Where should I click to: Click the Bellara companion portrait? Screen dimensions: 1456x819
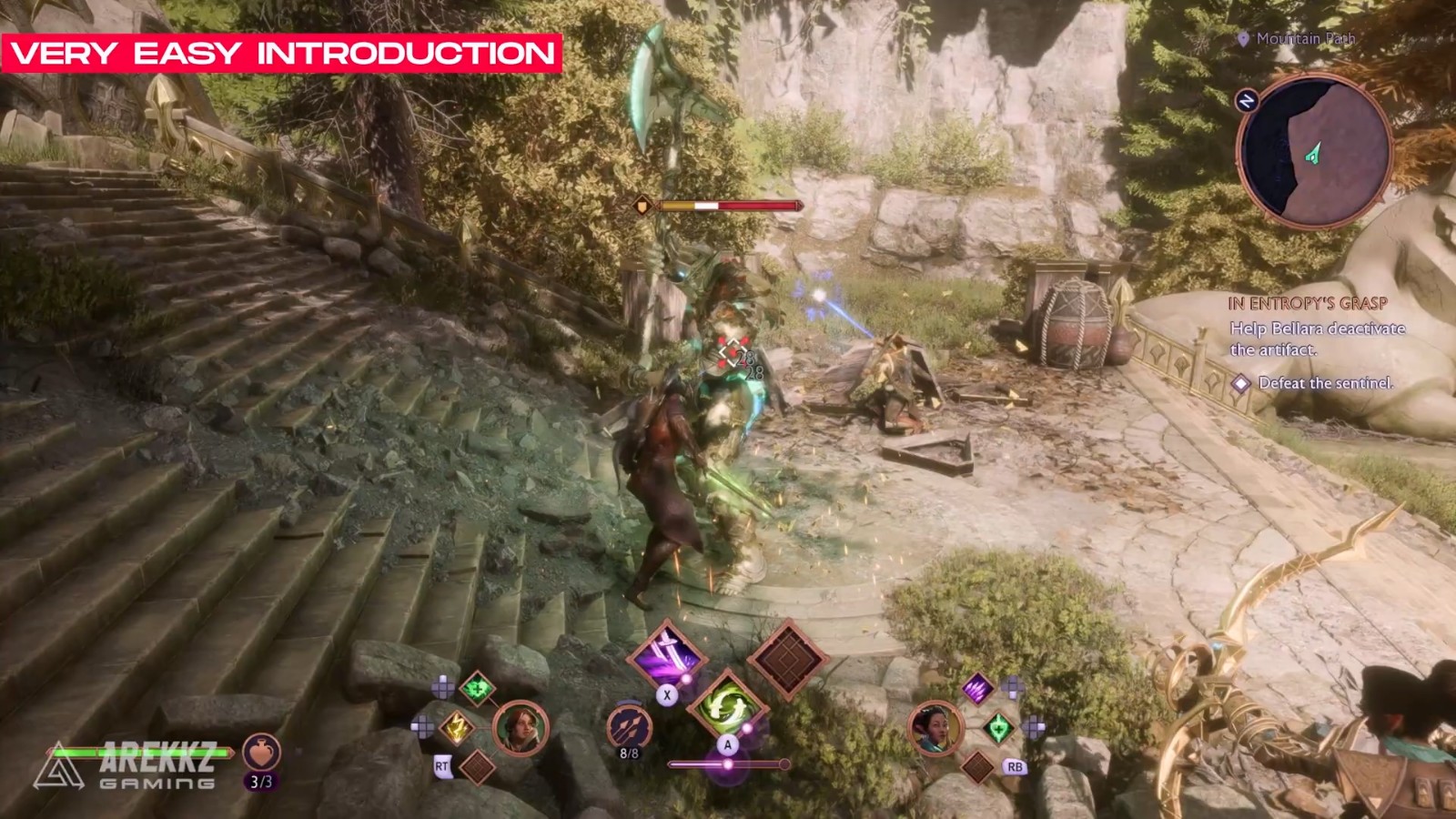(935, 728)
